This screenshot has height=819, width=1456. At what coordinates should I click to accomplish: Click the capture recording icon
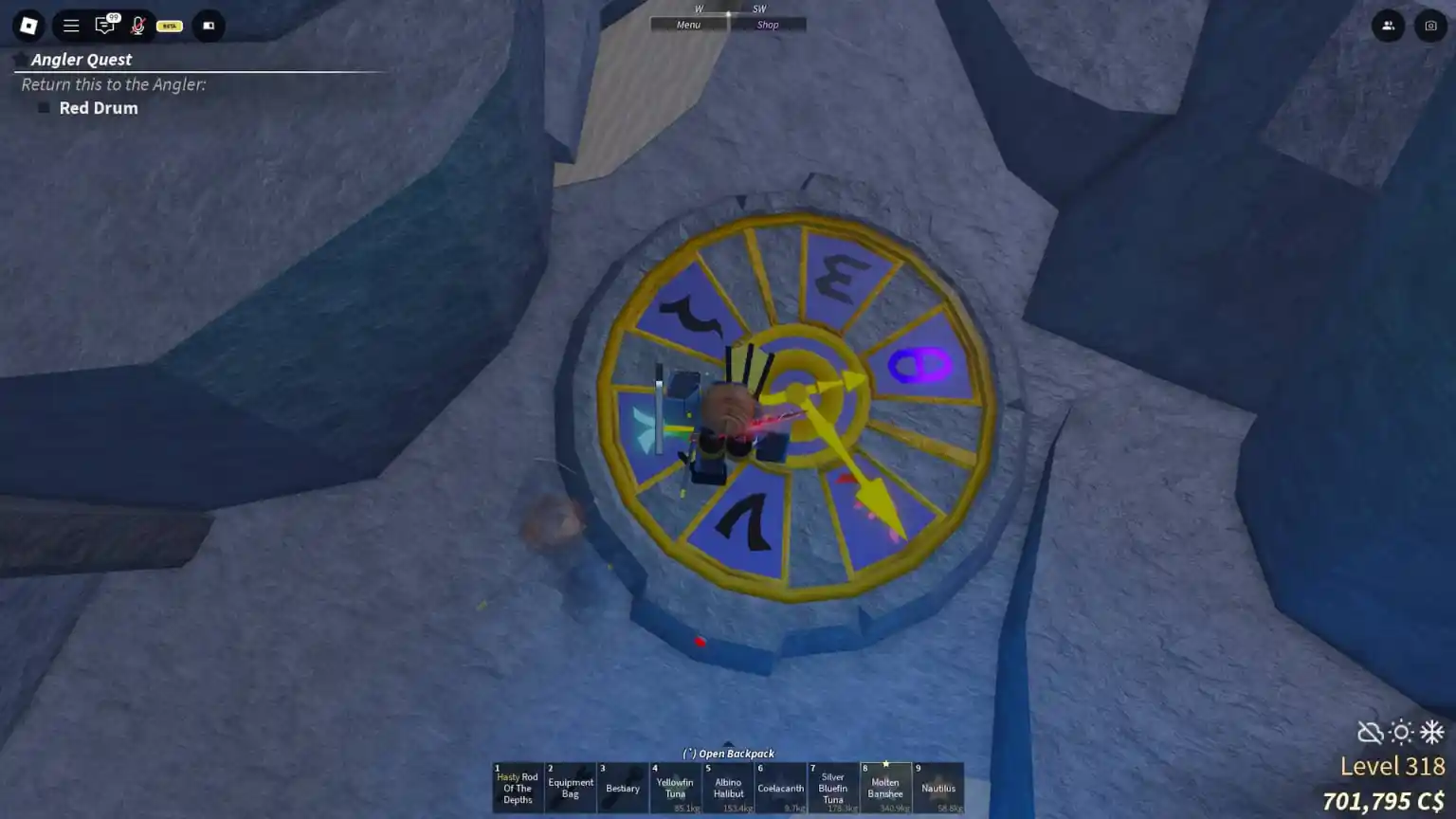tap(208, 26)
